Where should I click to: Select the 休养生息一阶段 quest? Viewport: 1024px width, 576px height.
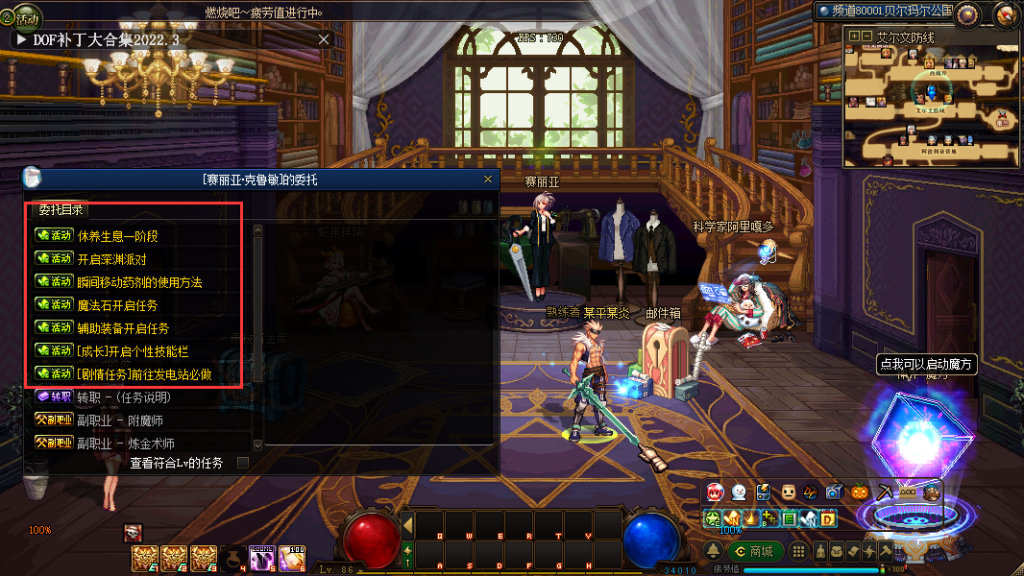(x=118, y=236)
